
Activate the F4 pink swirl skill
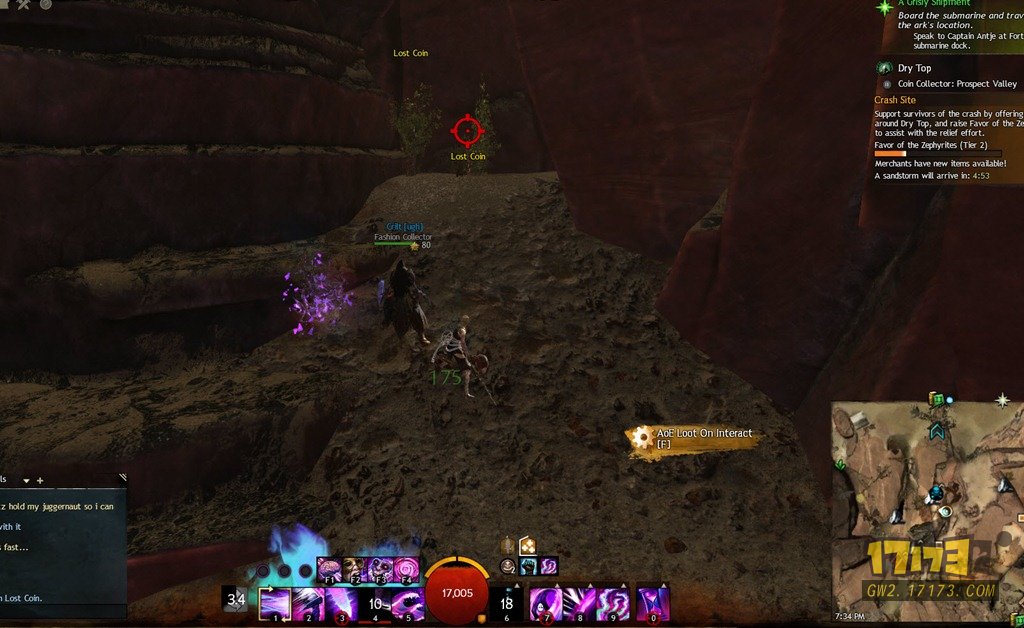[x=406, y=571]
